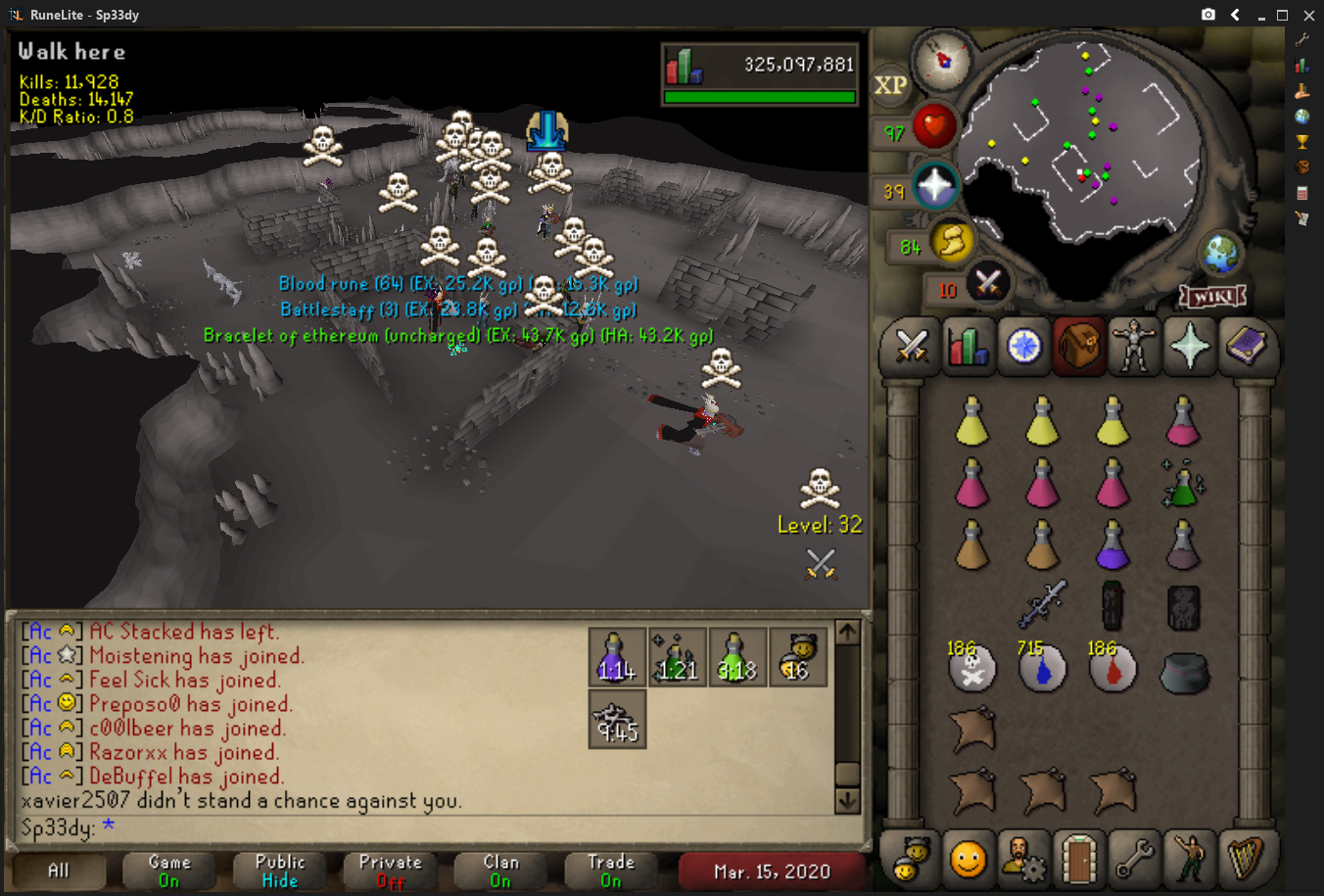Select the green potion in the inventory
Screen dimensions: 1324x896
1183,484
